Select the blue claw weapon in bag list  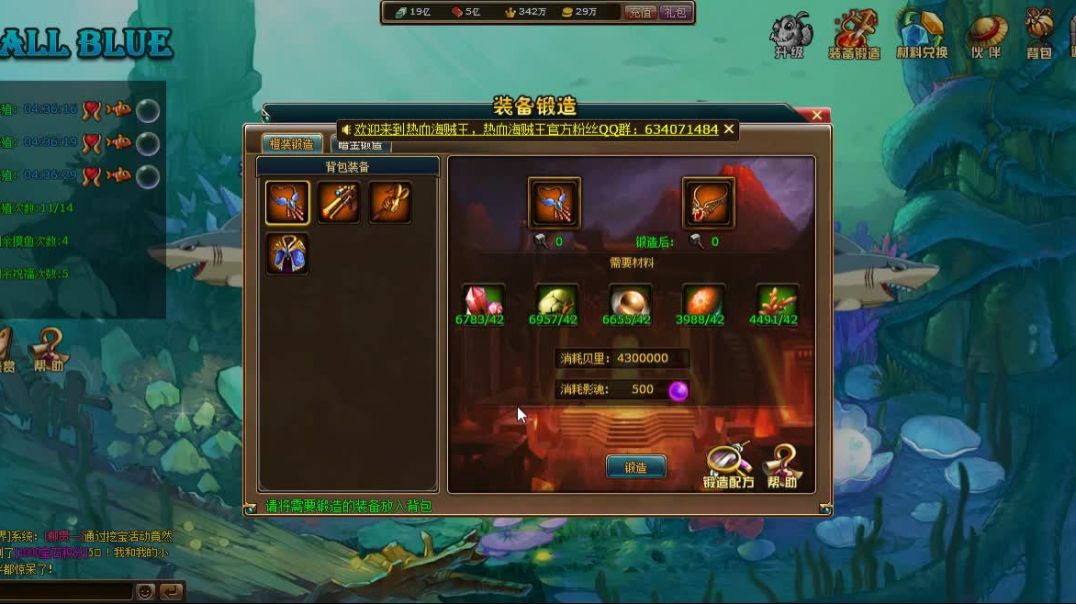coord(287,203)
